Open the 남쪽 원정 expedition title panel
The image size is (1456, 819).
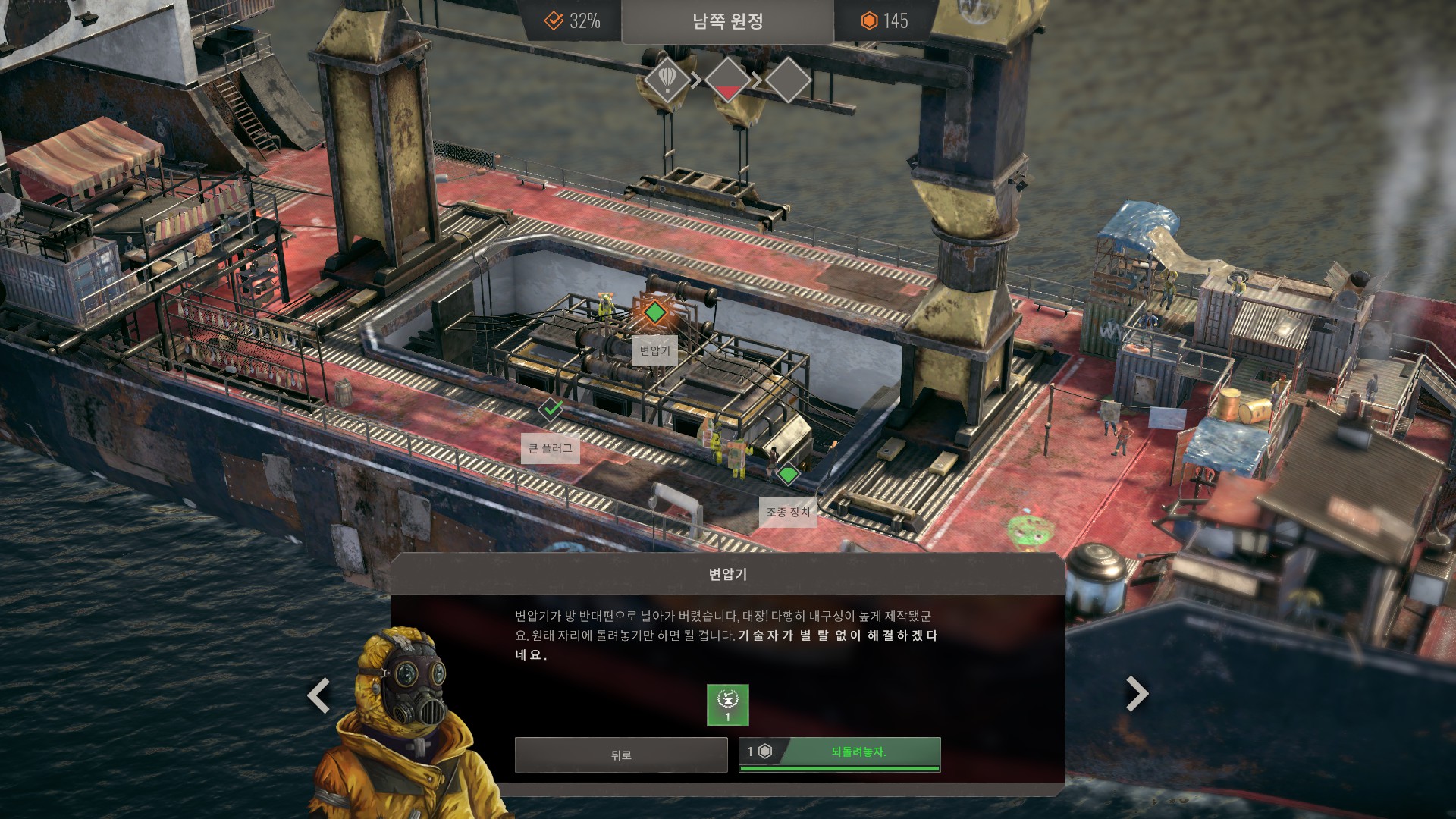(727, 21)
